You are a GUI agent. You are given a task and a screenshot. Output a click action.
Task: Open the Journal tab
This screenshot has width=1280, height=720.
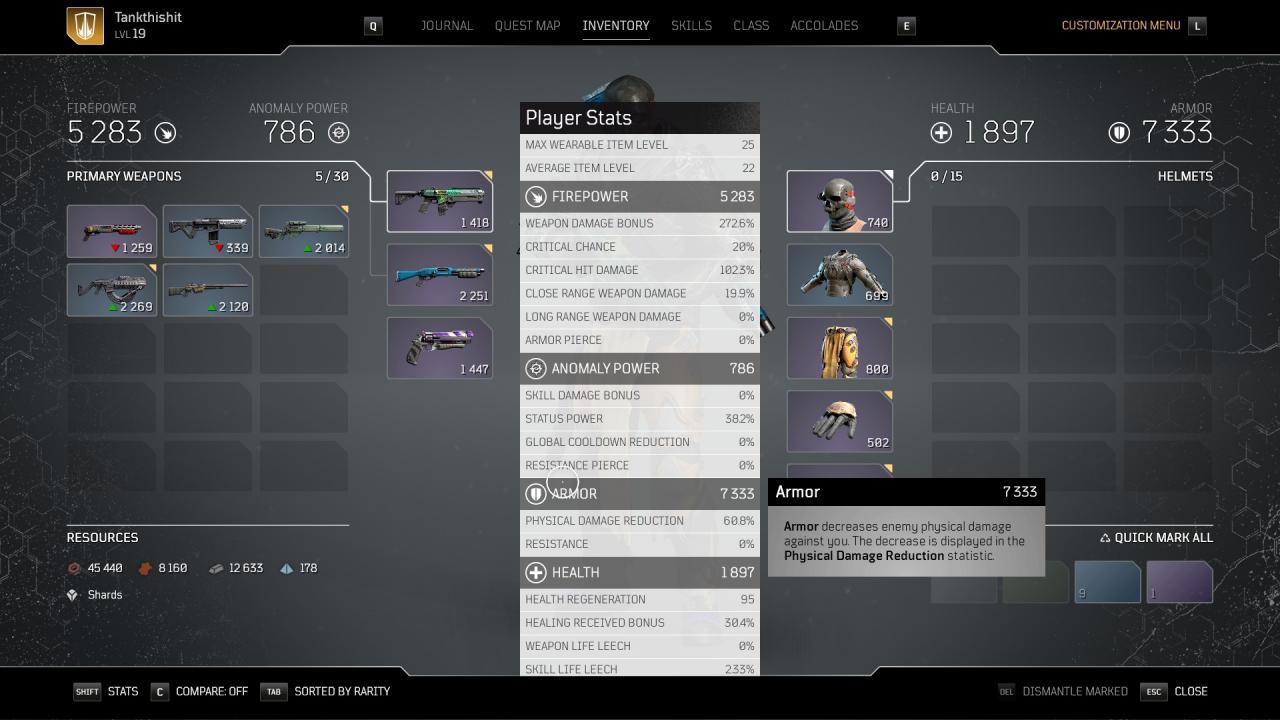coord(446,25)
